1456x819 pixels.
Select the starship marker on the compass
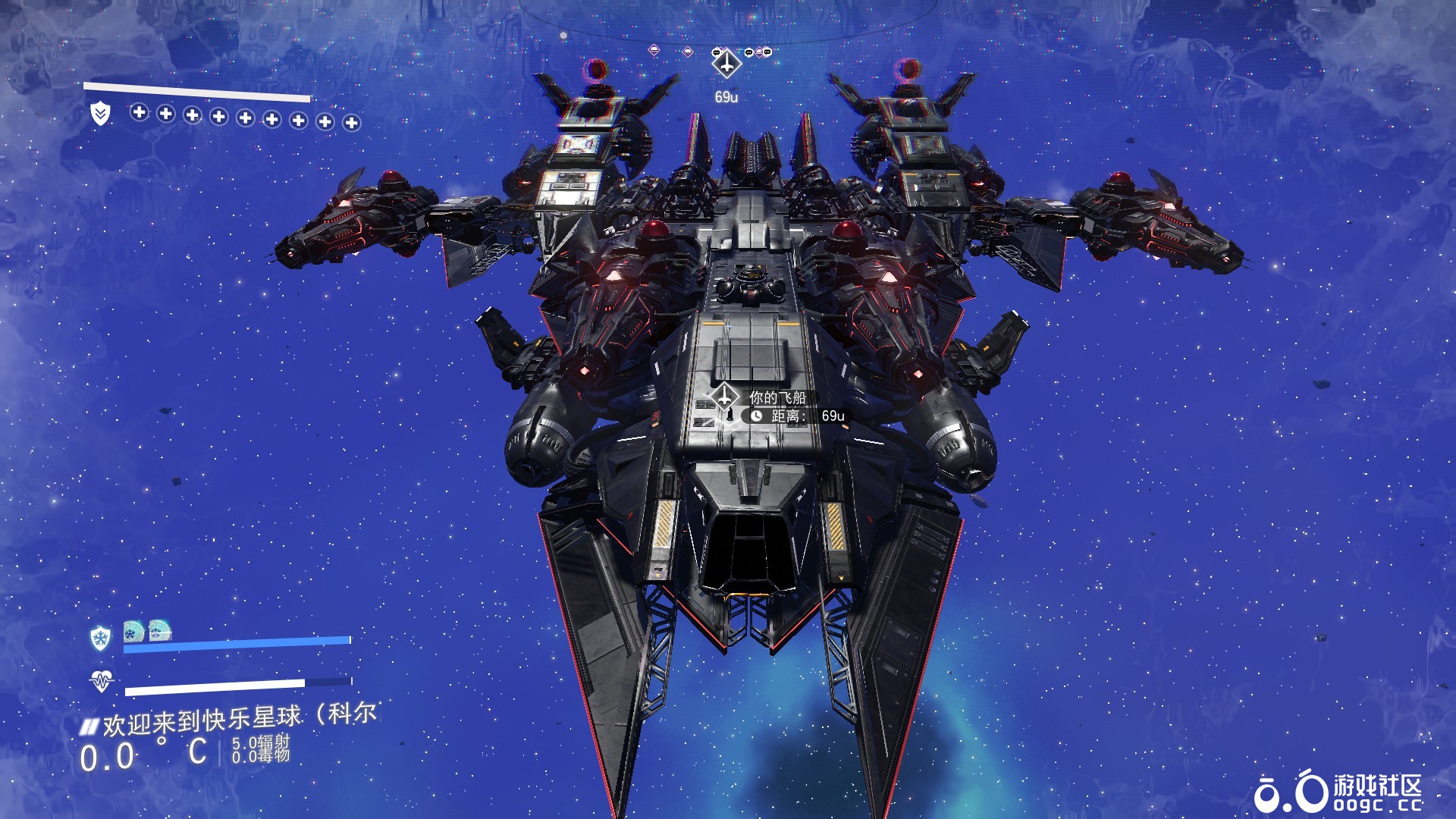726,64
